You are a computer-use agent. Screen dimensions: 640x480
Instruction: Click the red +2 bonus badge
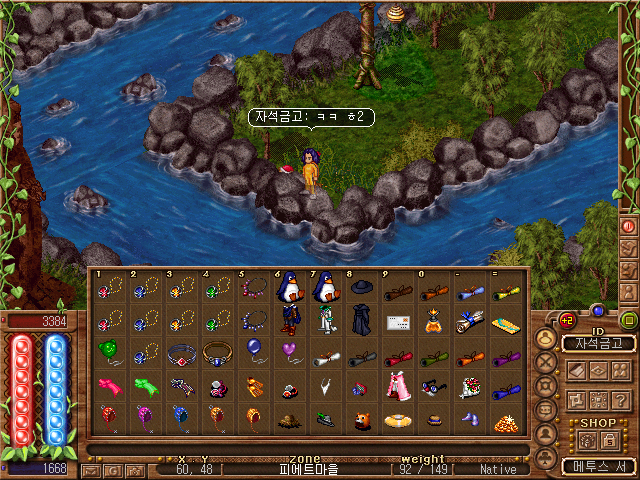[x=565, y=320]
